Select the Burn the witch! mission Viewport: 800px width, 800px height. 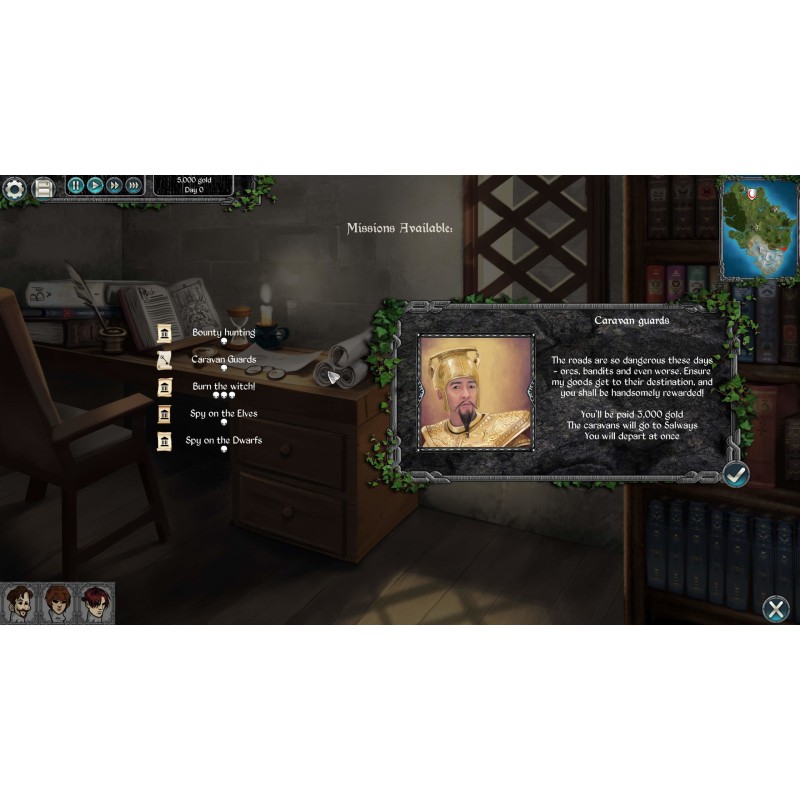click(x=223, y=387)
